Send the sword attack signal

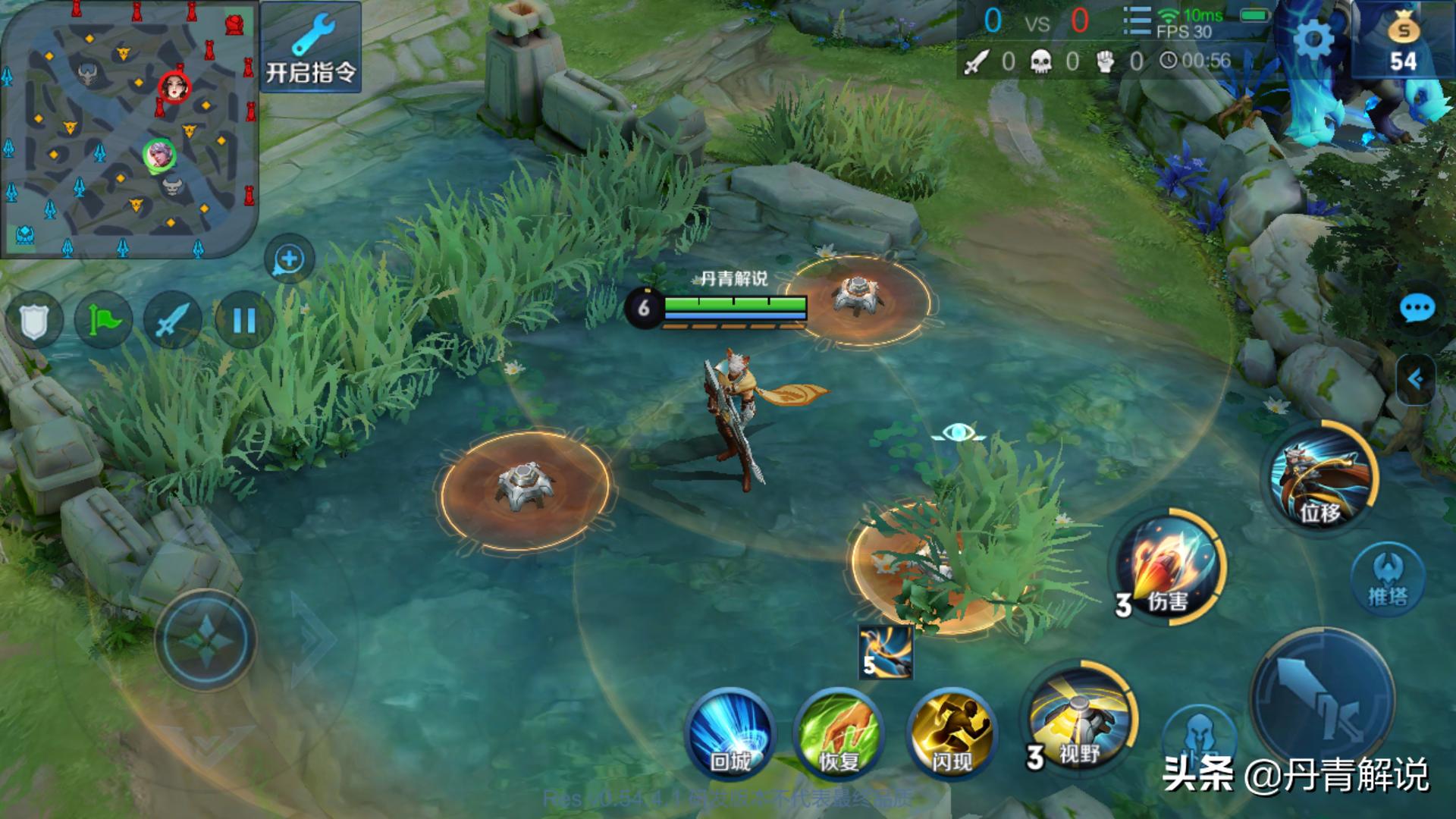click(173, 320)
